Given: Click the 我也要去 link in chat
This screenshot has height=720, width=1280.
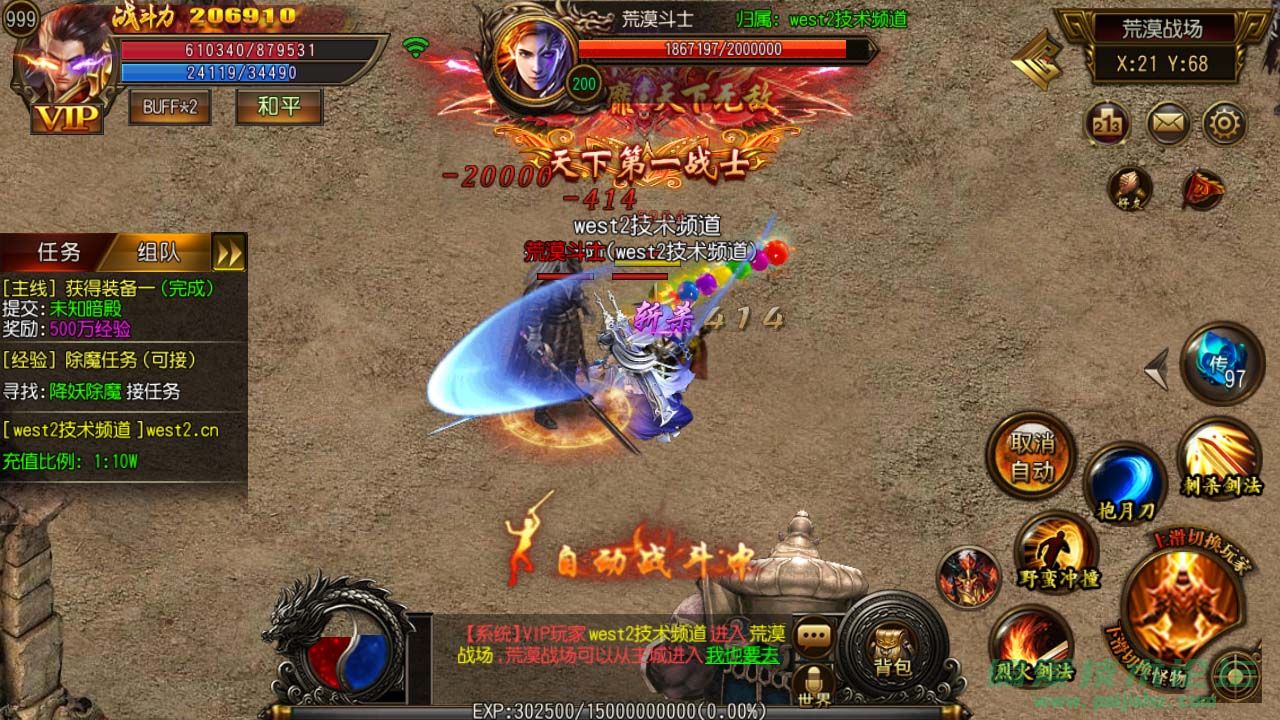Looking at the screenshot, I should coord(742,656).
